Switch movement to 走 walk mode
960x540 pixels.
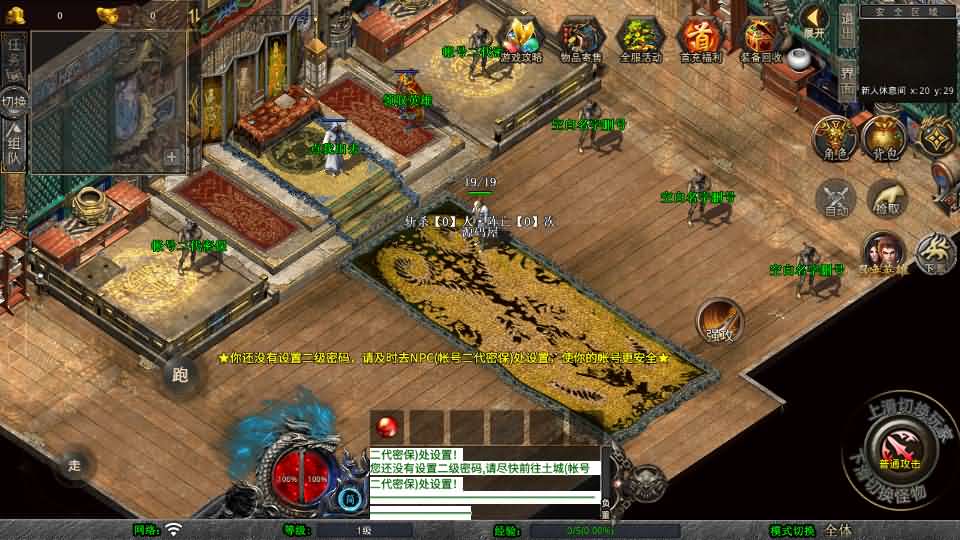pyautogui.click(x=73, y=464)
